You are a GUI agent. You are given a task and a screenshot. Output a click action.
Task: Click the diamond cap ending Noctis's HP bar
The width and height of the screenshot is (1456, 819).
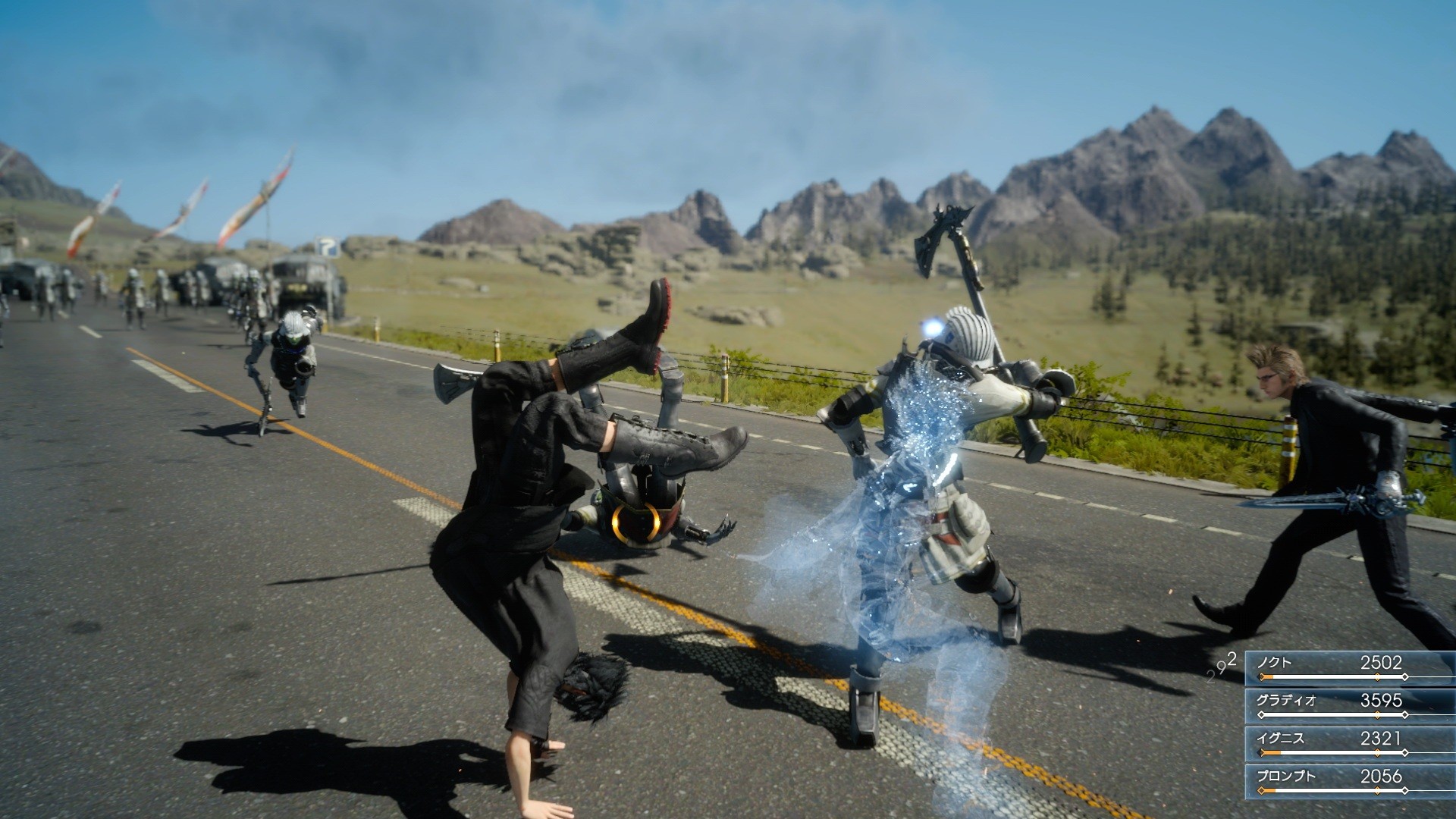(1404, 676)
